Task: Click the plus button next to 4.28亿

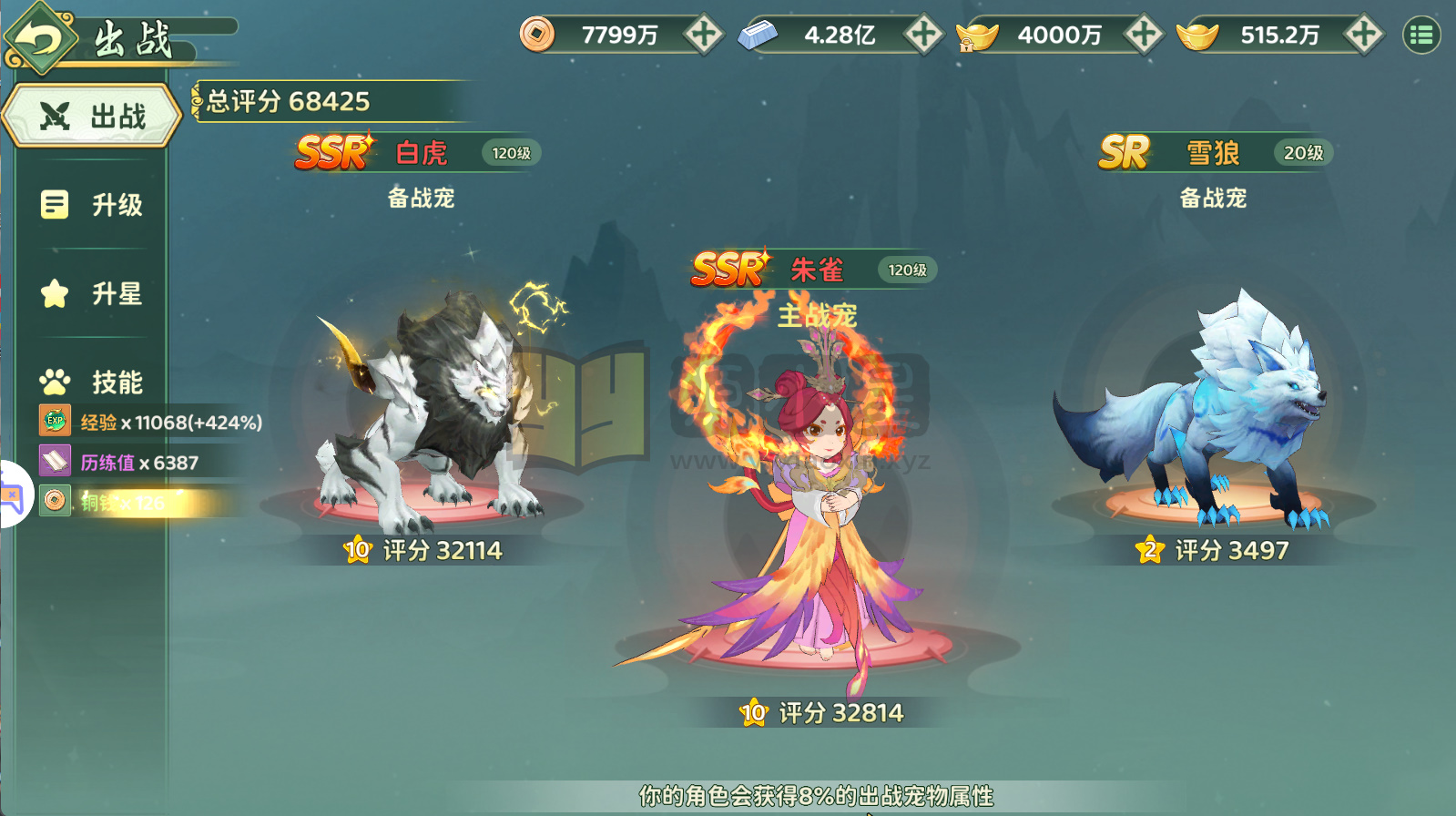Action: tap(924, 34)
